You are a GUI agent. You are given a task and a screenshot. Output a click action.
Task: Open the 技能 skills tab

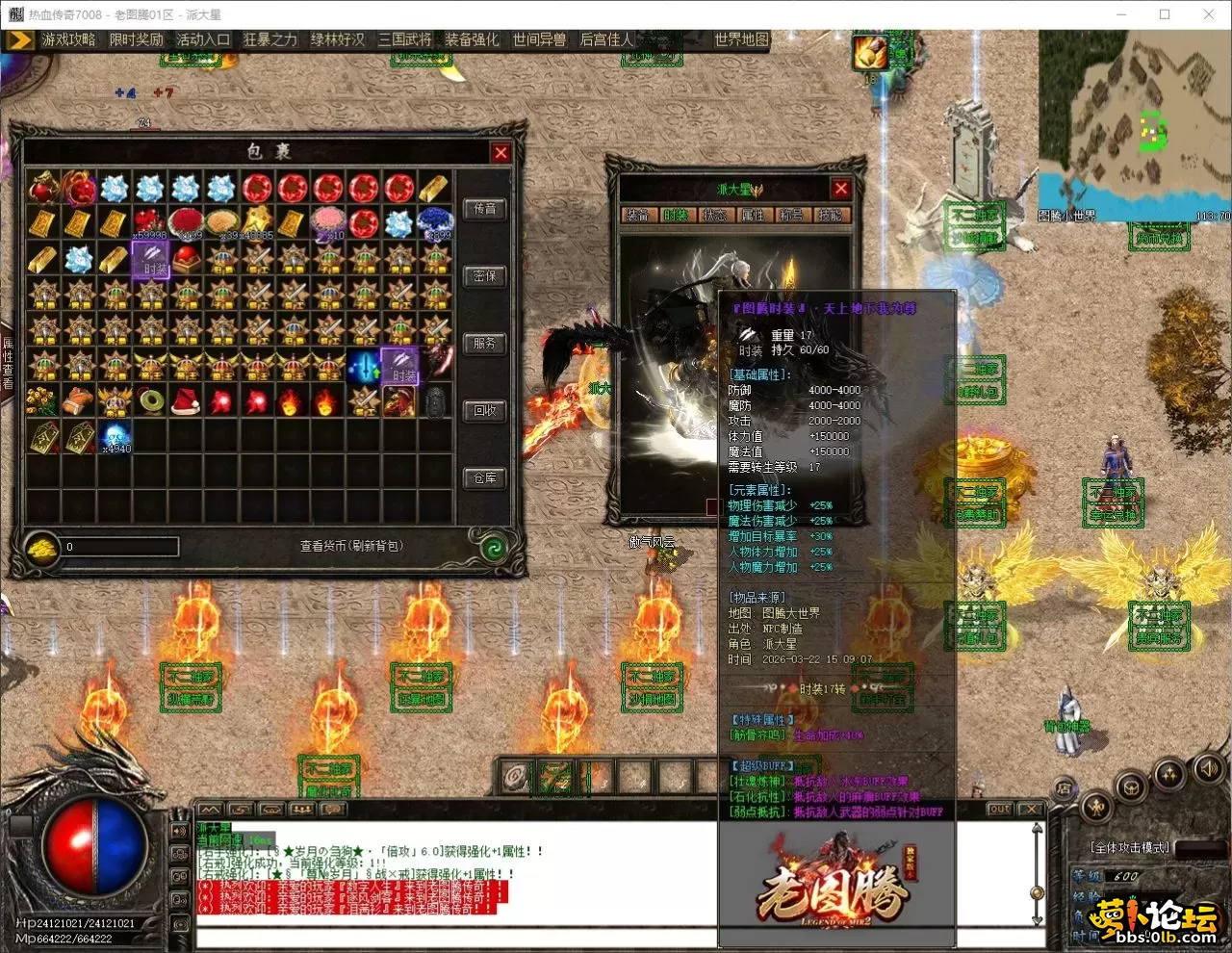(829, 216)
